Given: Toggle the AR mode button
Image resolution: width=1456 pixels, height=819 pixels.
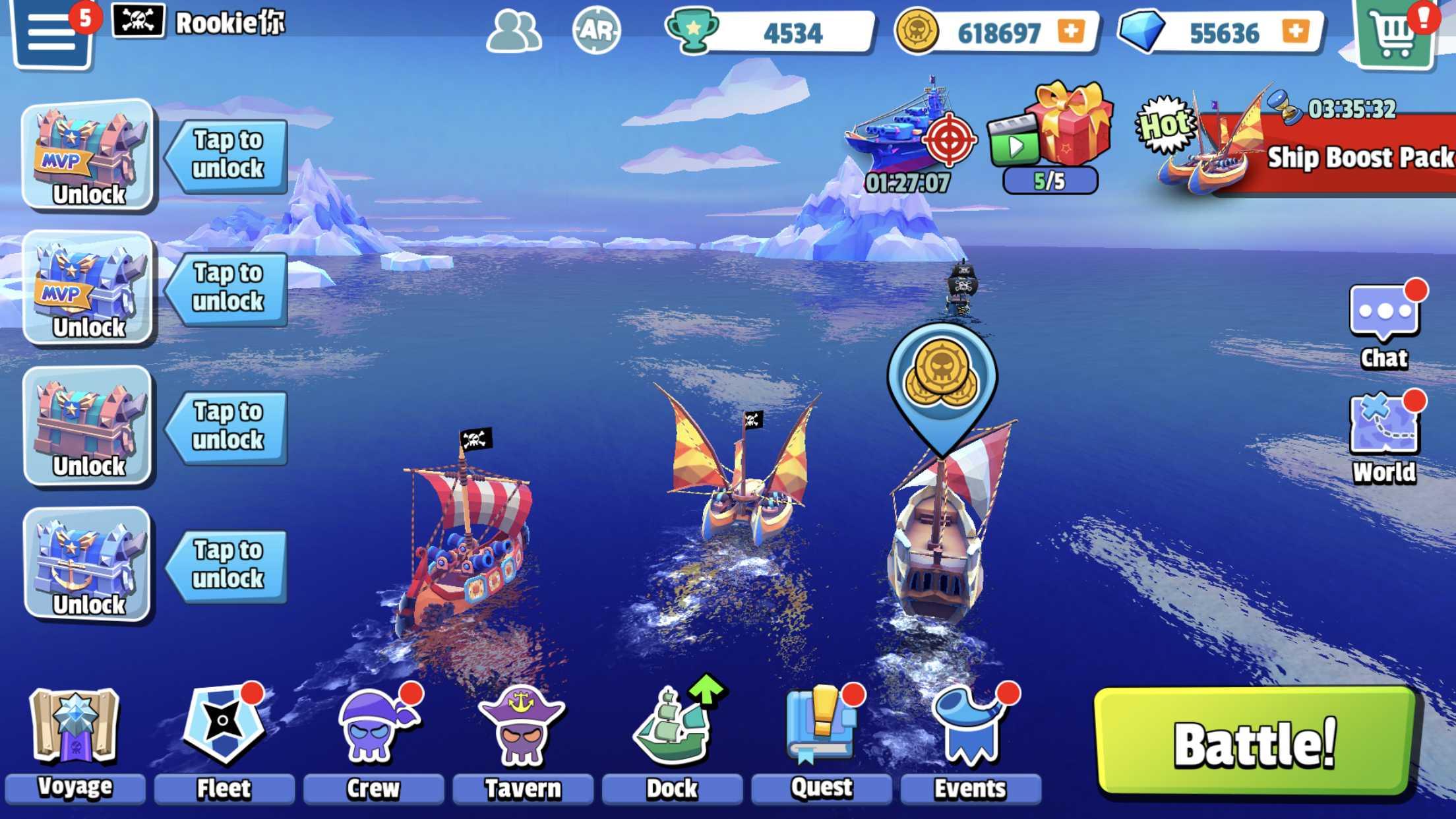Looking at the screenshot, I should tap(596, 30).
